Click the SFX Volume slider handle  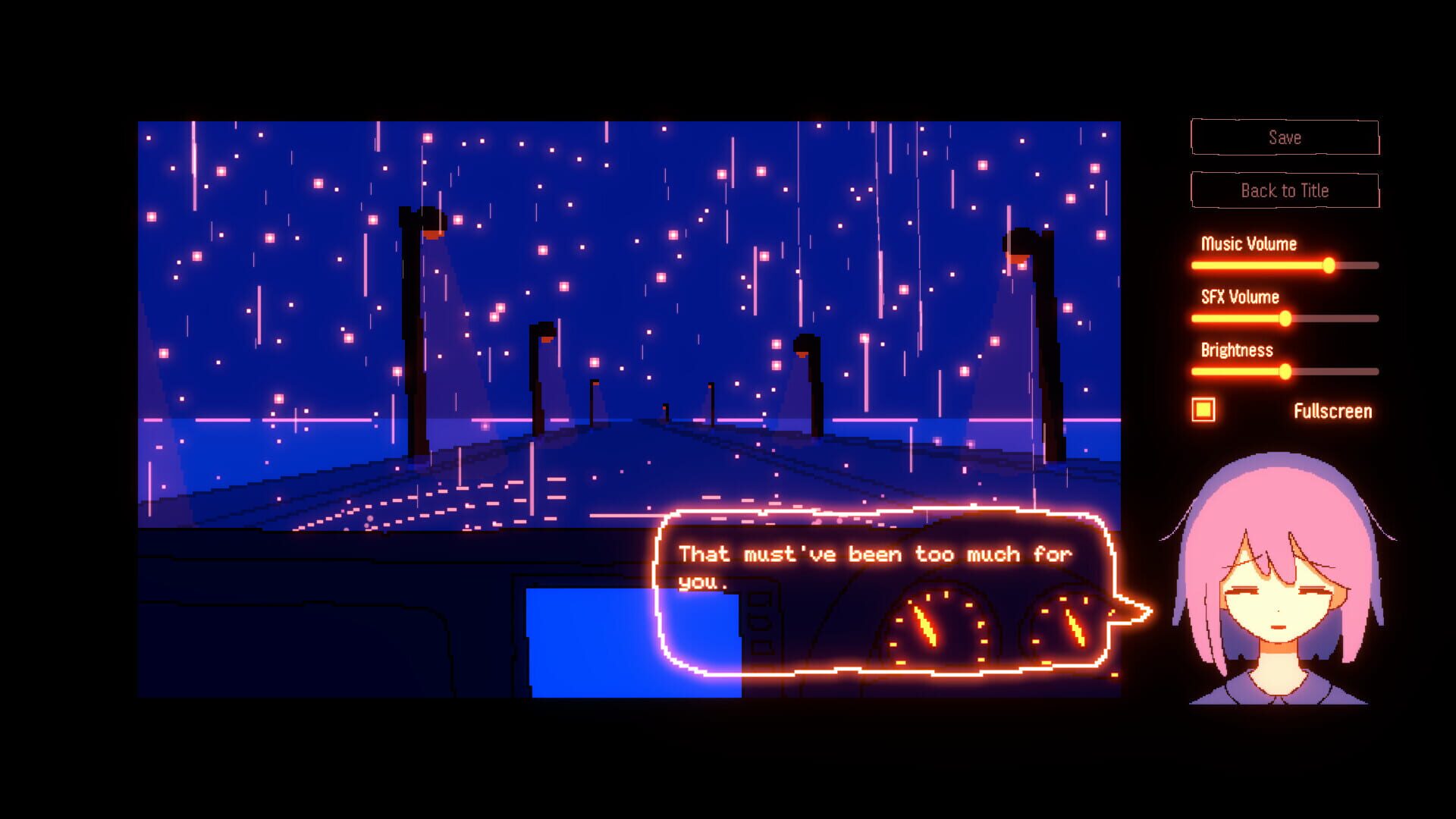[x=1286, y=318]
